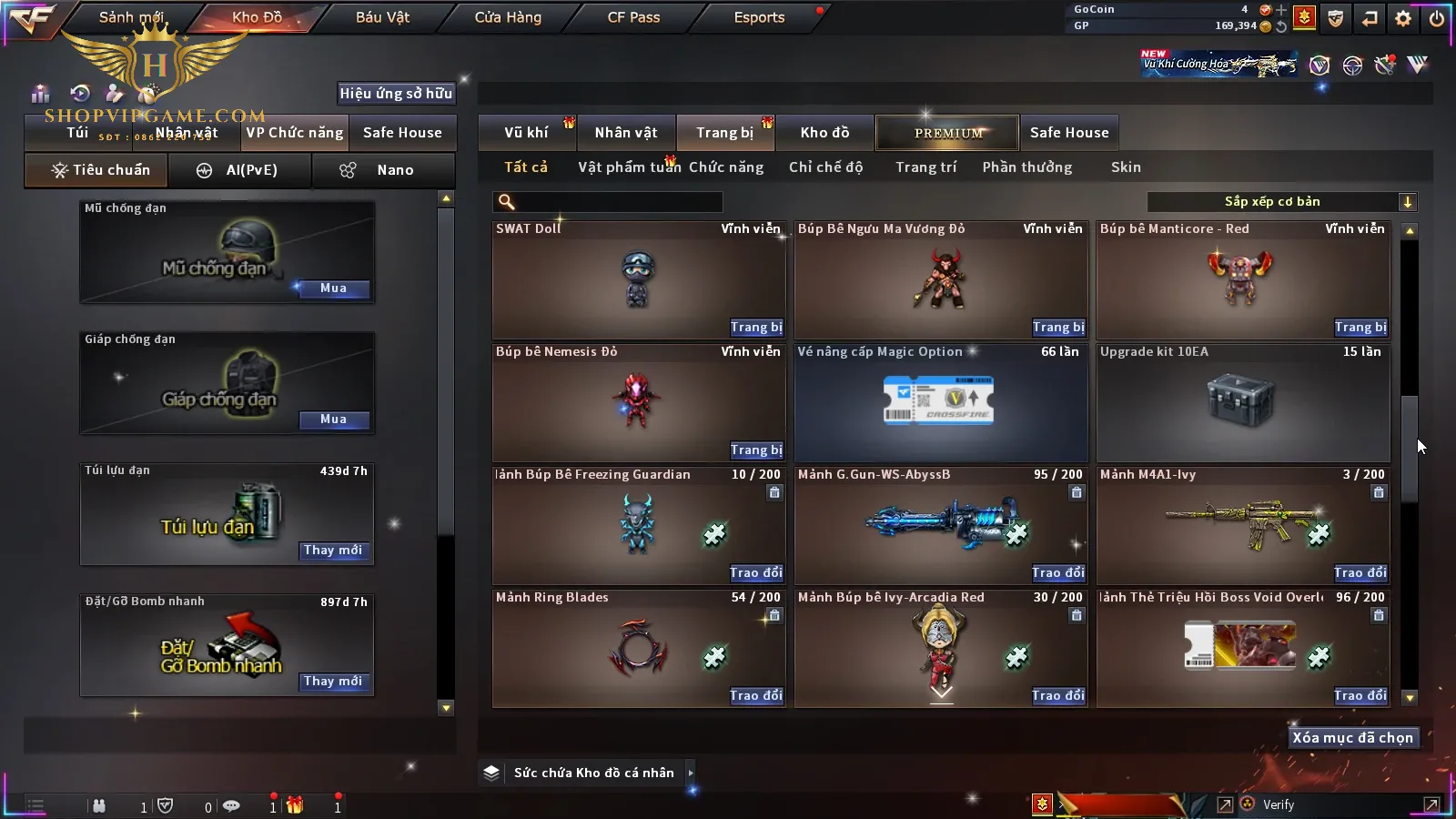Go to the CF Pass menu

tap(633, 17)
